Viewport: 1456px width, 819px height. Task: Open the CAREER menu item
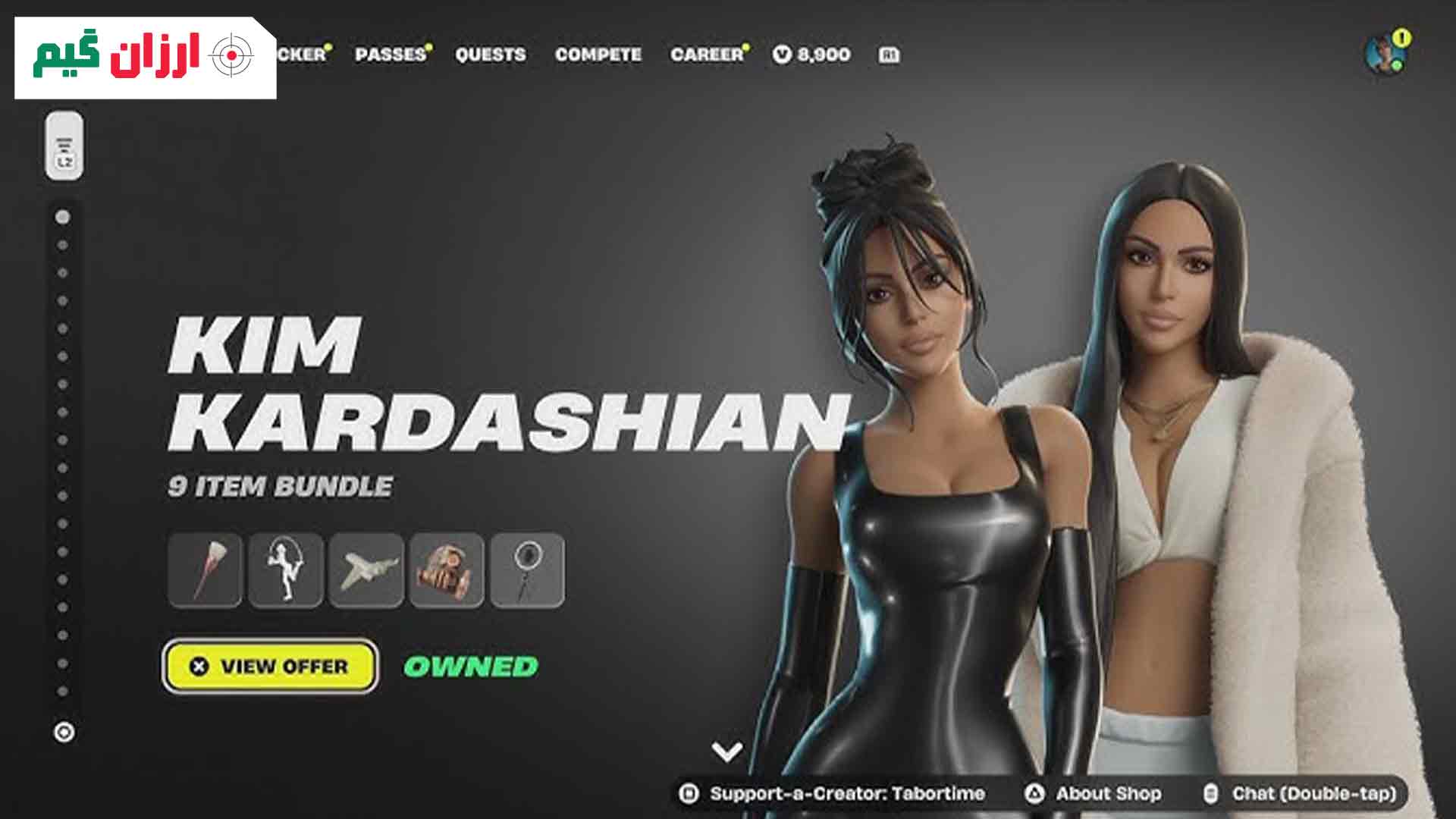coord(705,54)
